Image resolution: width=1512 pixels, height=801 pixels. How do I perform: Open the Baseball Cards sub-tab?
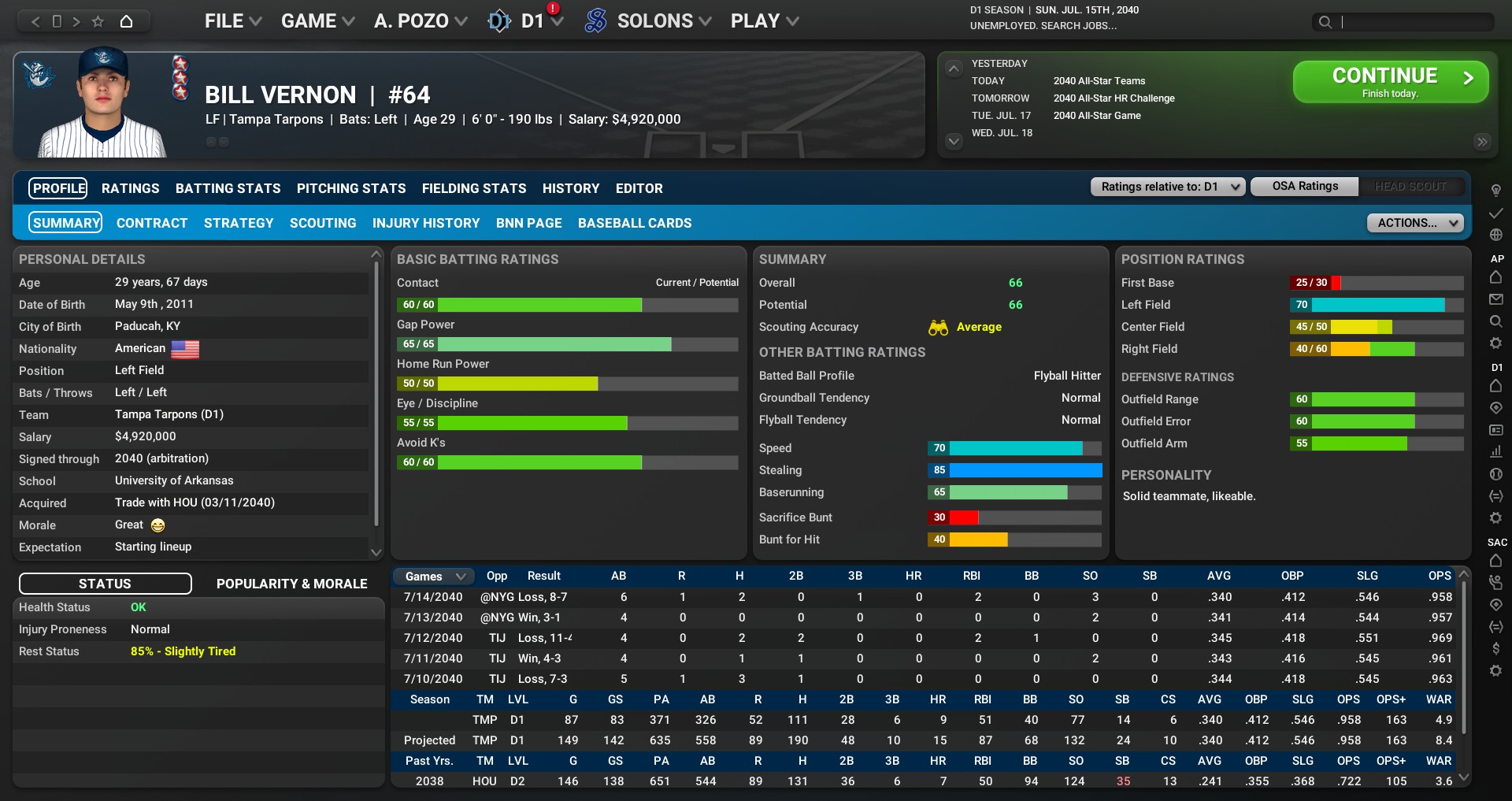(634, 223)
